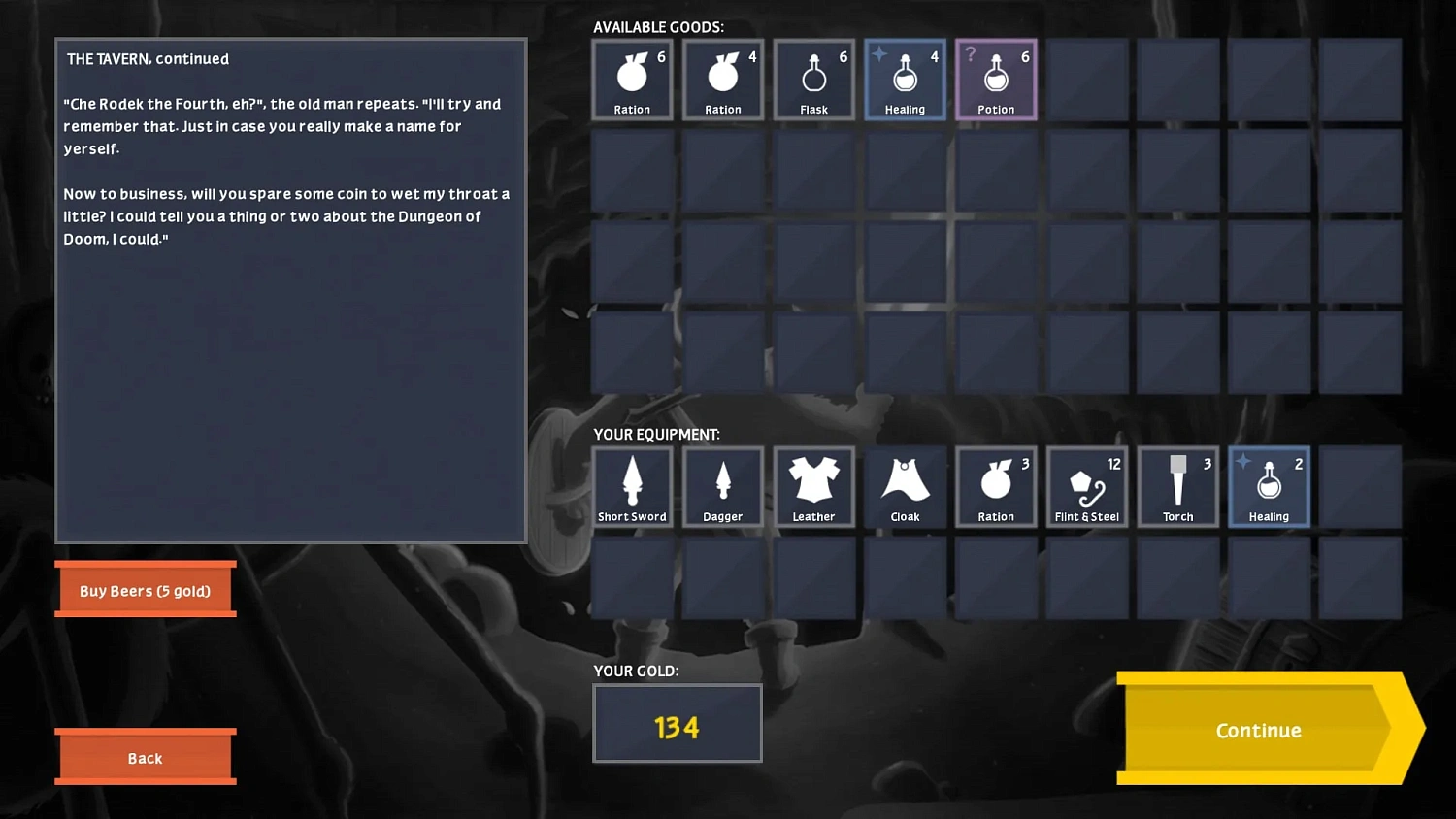
Task: Select the Ration with 6 stock
Action: point(632,80)
